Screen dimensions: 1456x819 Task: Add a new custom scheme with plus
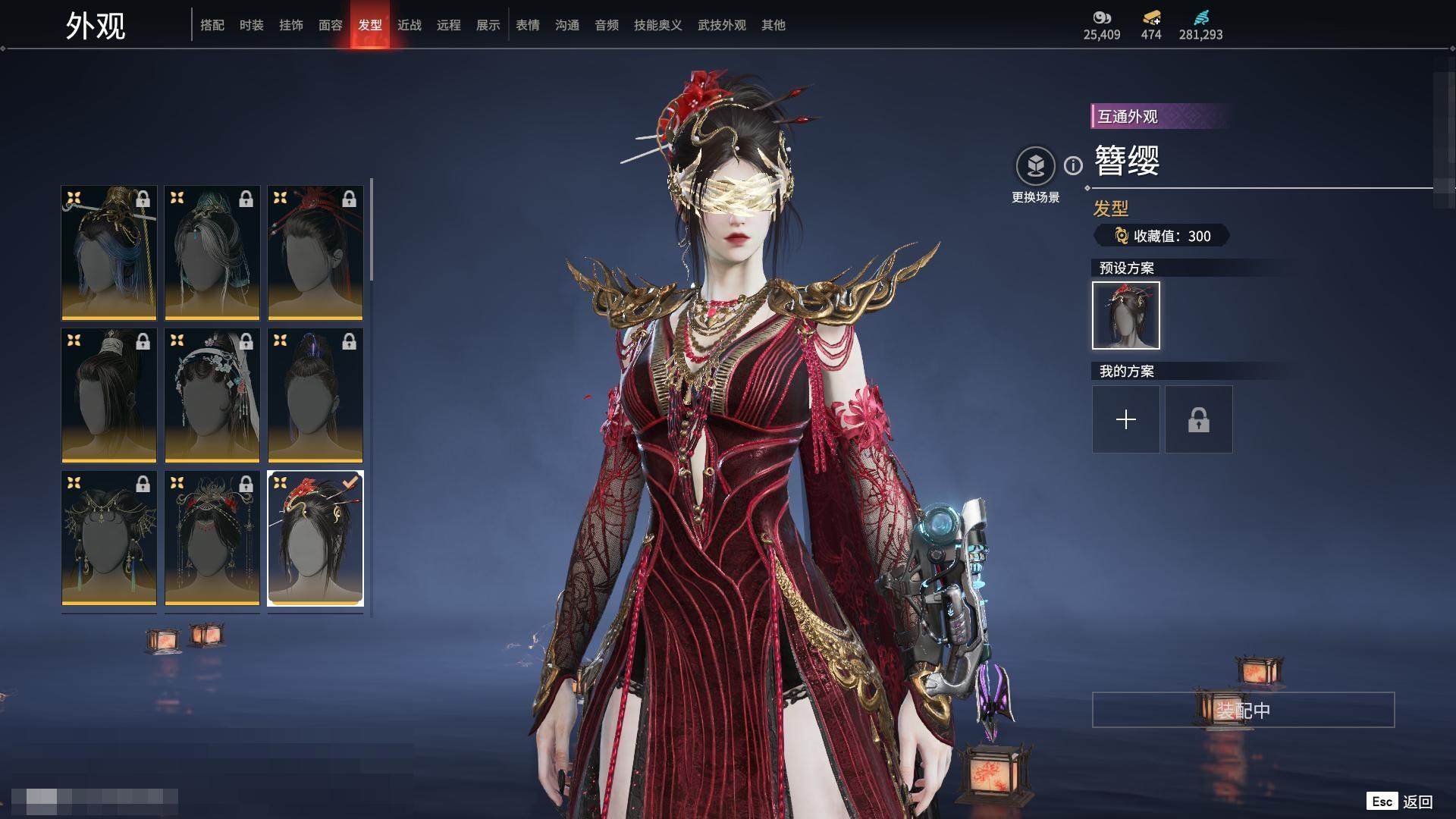point(1125,419)
